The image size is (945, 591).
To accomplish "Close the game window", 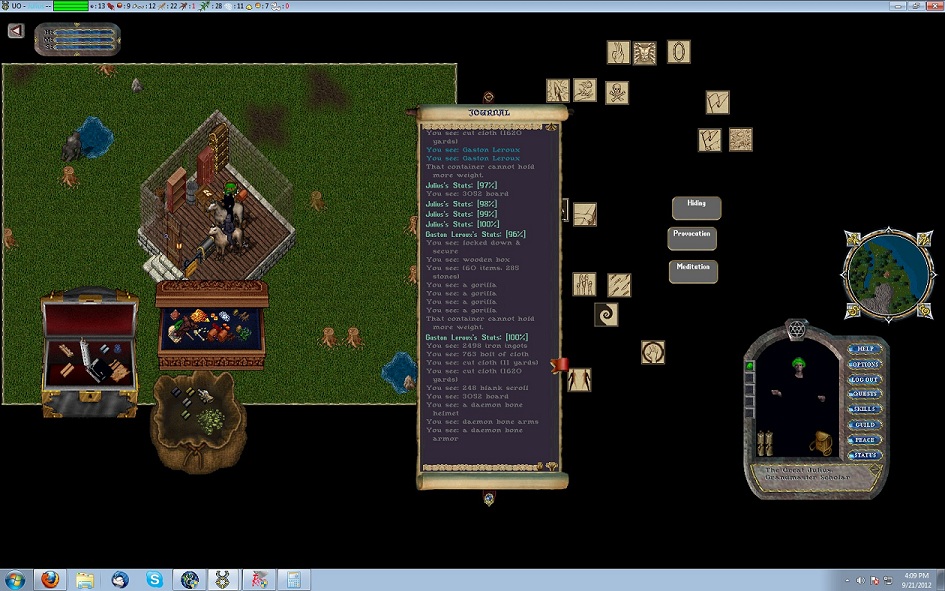I will coord(927,6).
